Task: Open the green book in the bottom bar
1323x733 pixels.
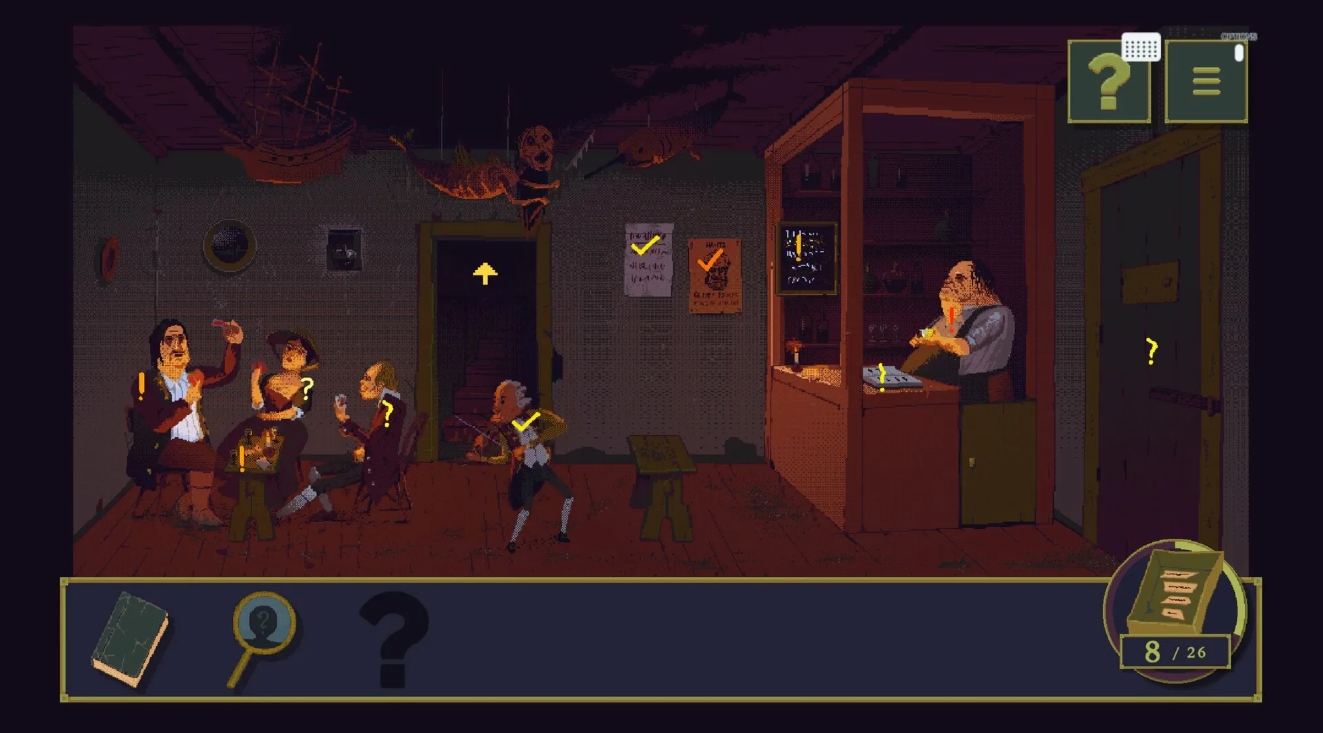Action: click(x=130, y=638)
